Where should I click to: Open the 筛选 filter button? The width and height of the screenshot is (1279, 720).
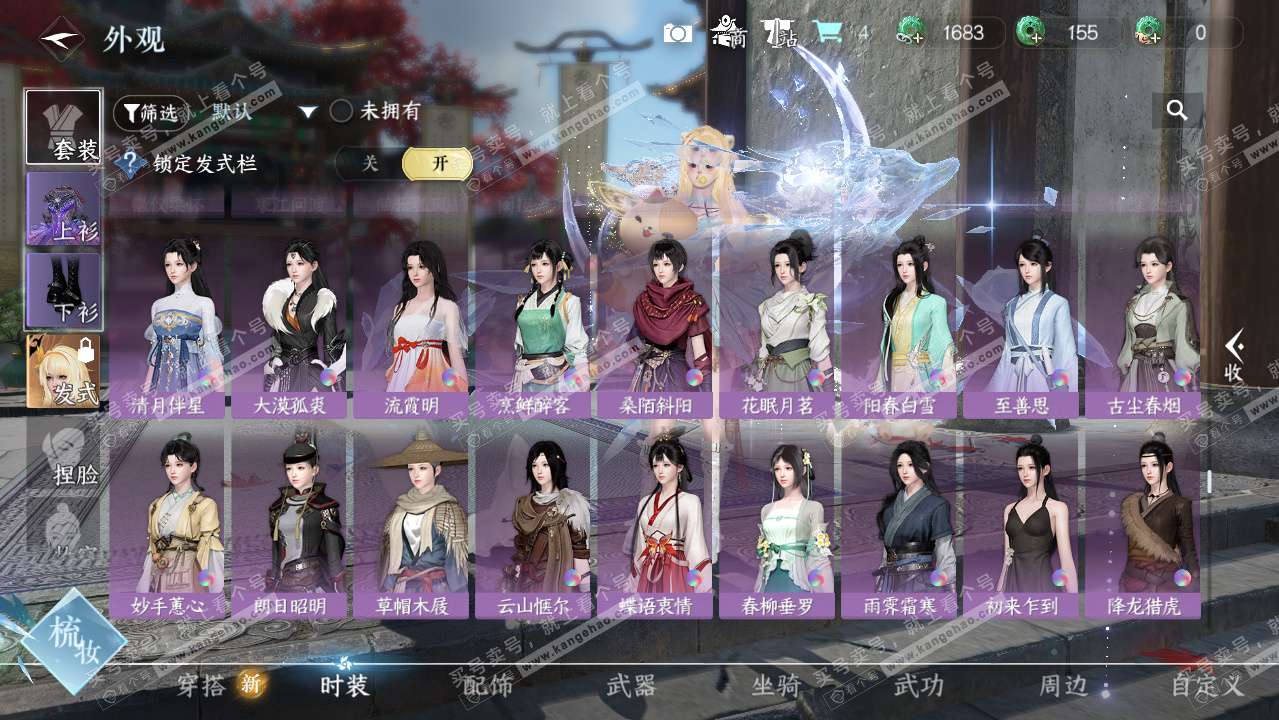coord(150,112)
